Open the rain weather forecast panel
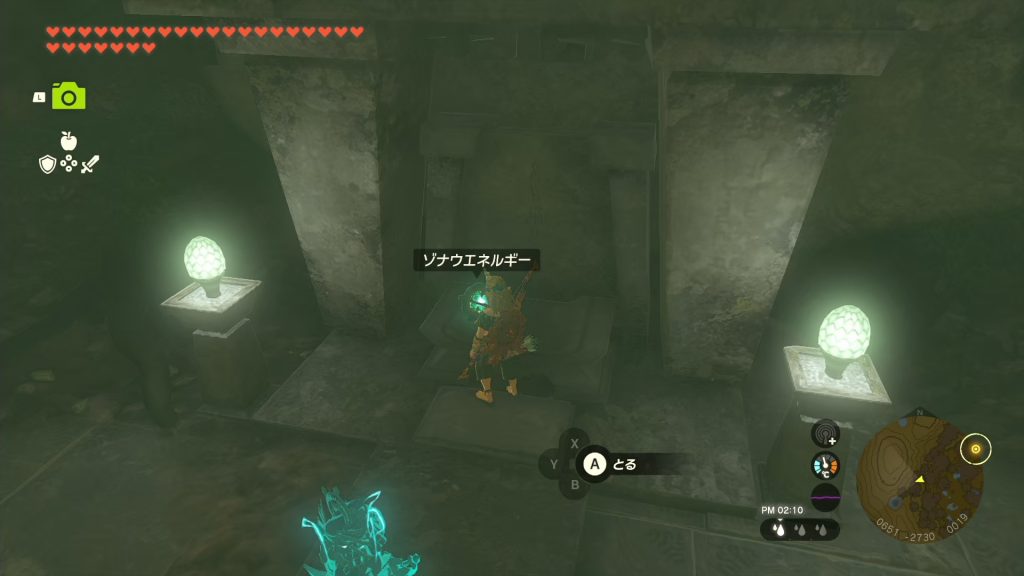The image size is (1024, 576). click(799, 530)
